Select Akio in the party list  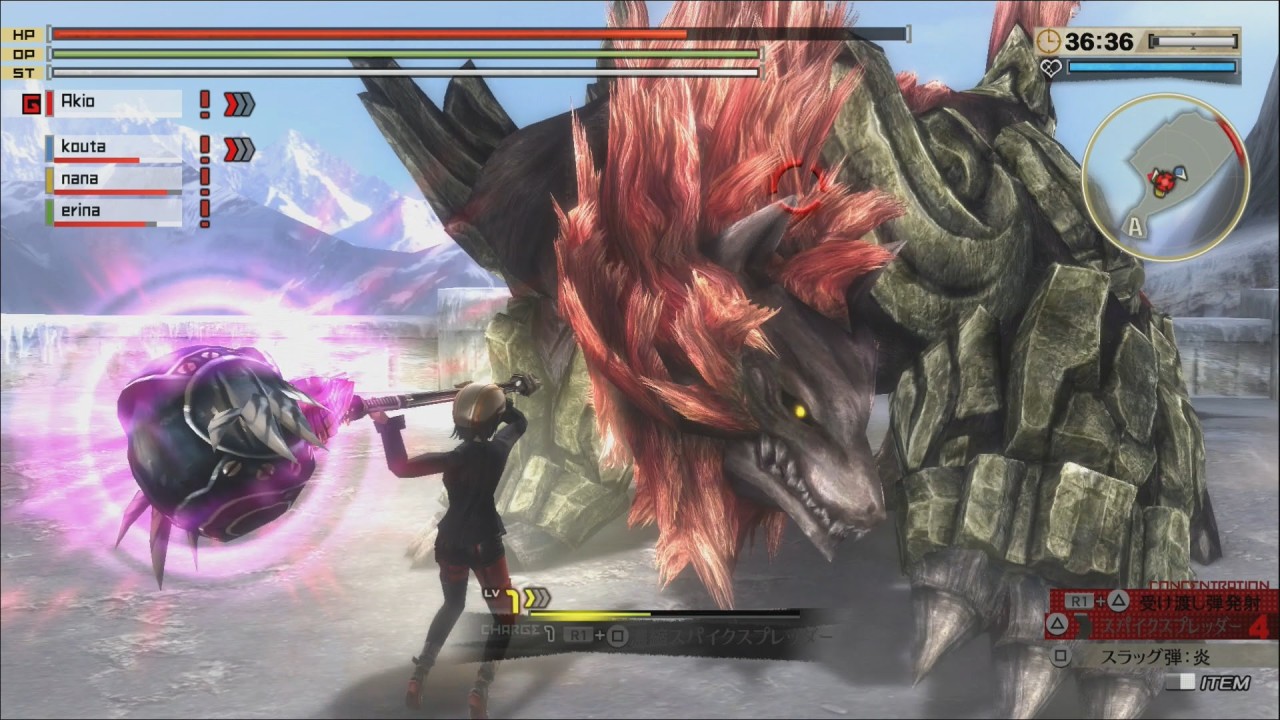click(x=113, y=102)
